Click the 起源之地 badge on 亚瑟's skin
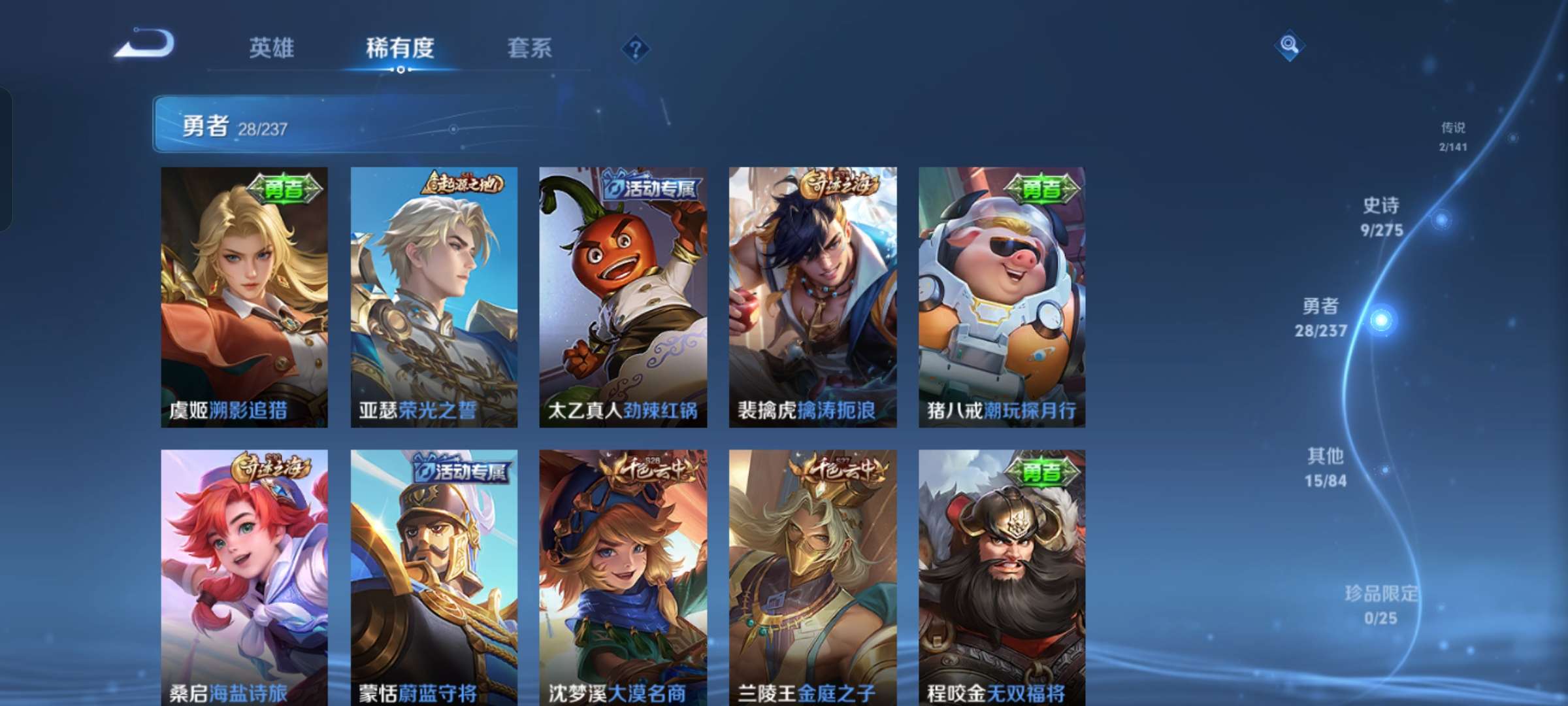The width and height of the screenshot is (1568, 706). pyautogui.click(x=463, y=186)
